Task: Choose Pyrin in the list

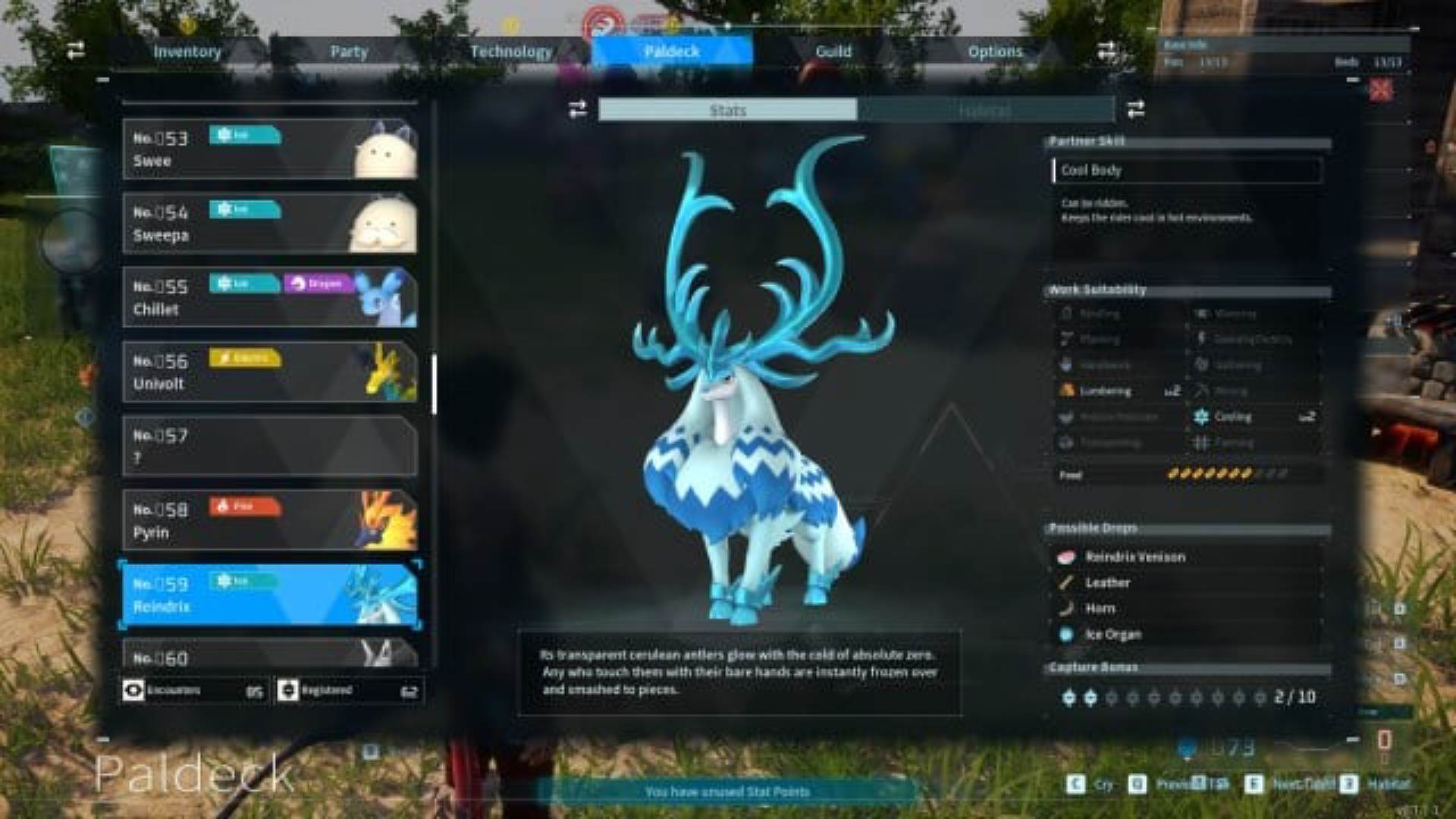Action: (x=269, y=520)
